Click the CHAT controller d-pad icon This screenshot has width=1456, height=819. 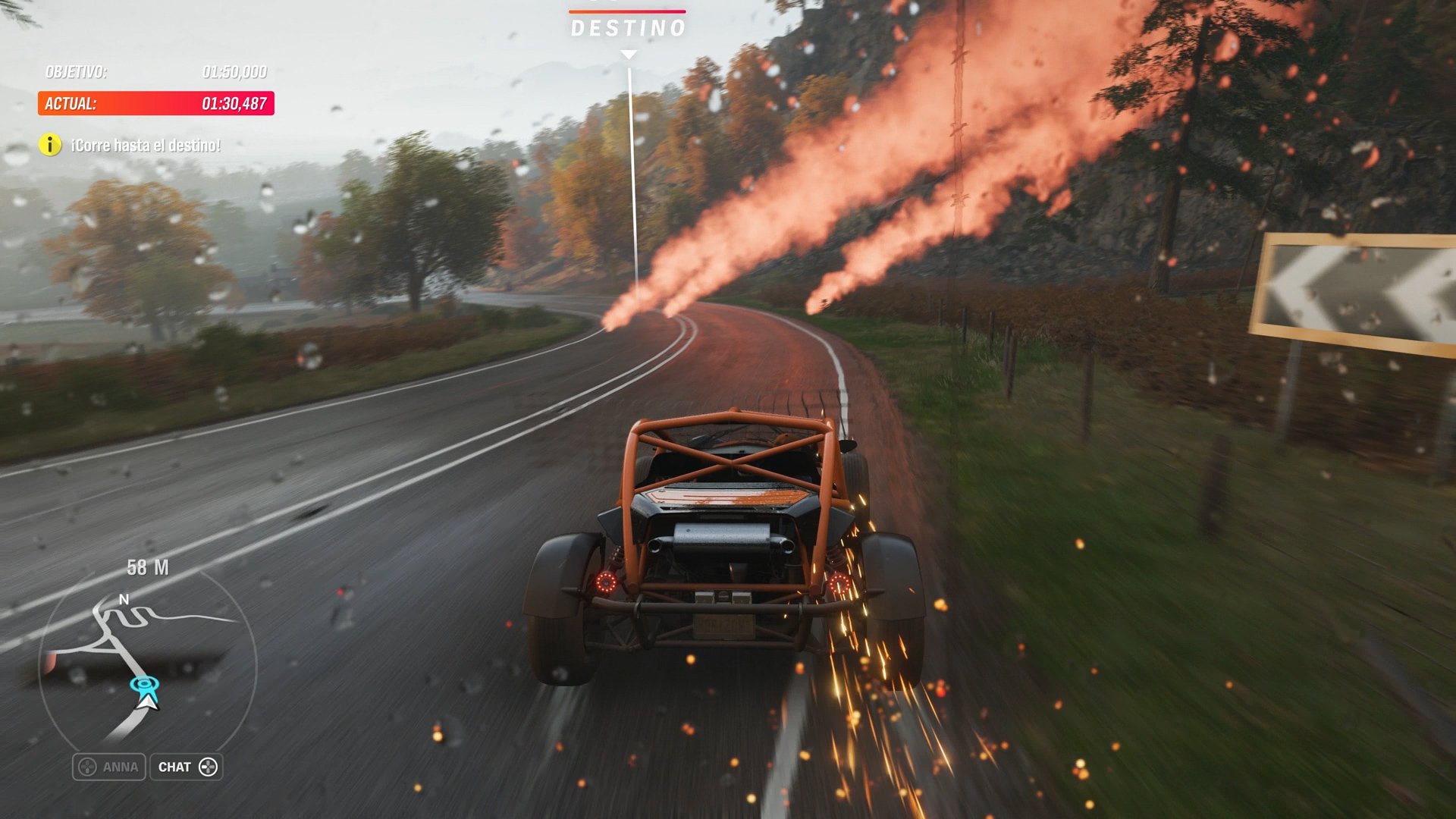(x=206, y=767)
